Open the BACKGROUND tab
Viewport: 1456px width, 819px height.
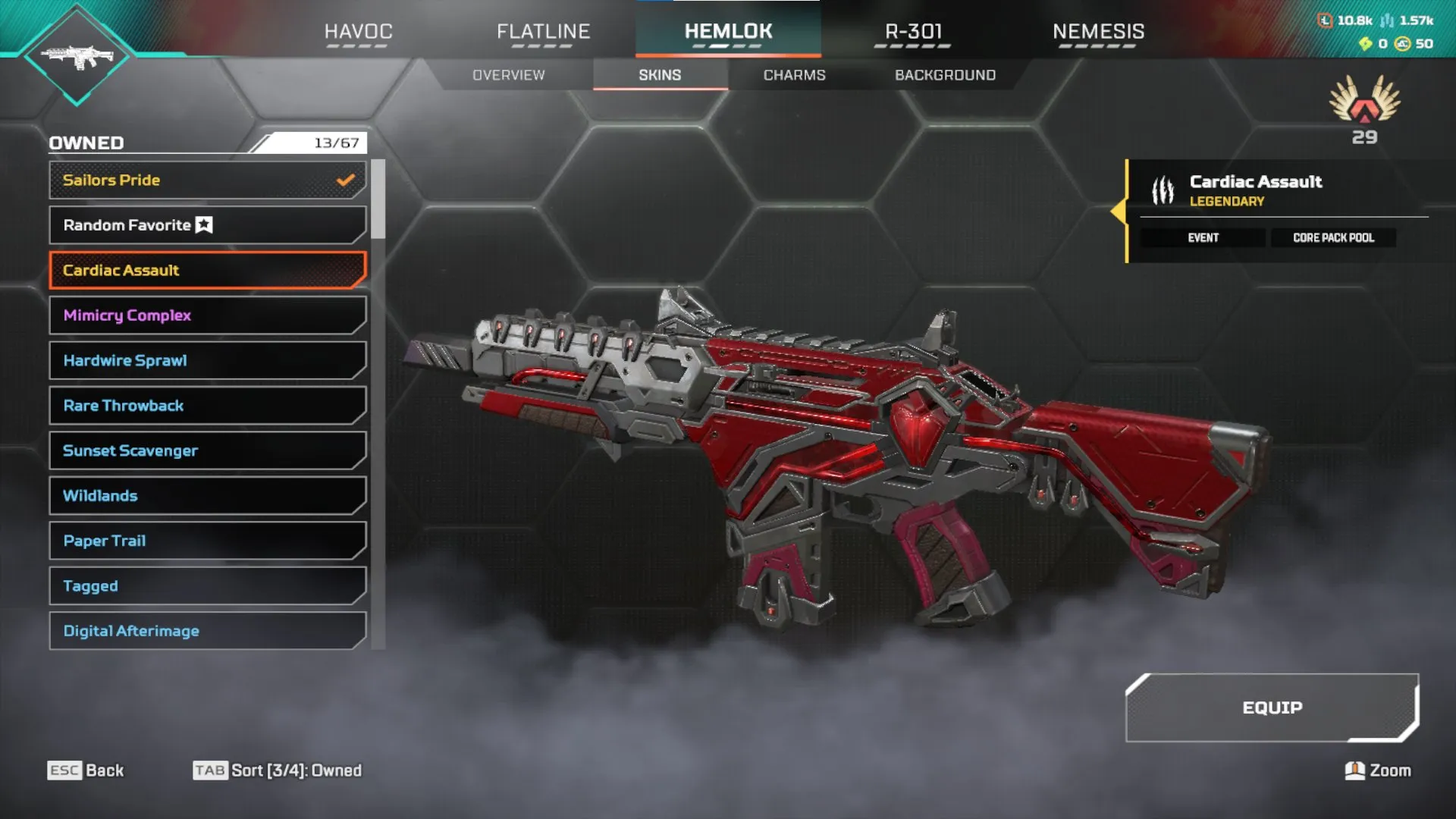point(945,75)
